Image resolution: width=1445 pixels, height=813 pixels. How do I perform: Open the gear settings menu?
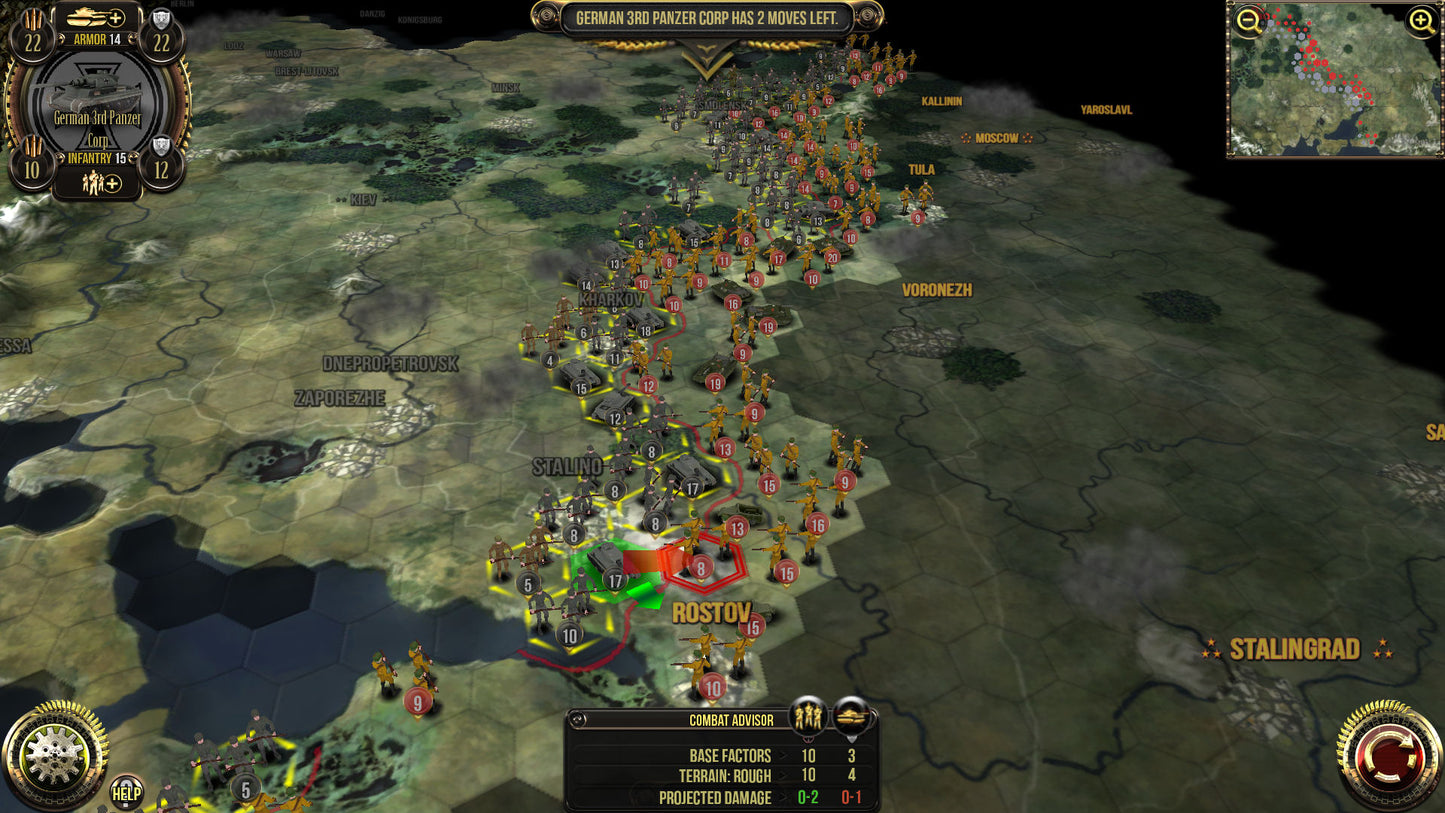click(x=54, y=756)
